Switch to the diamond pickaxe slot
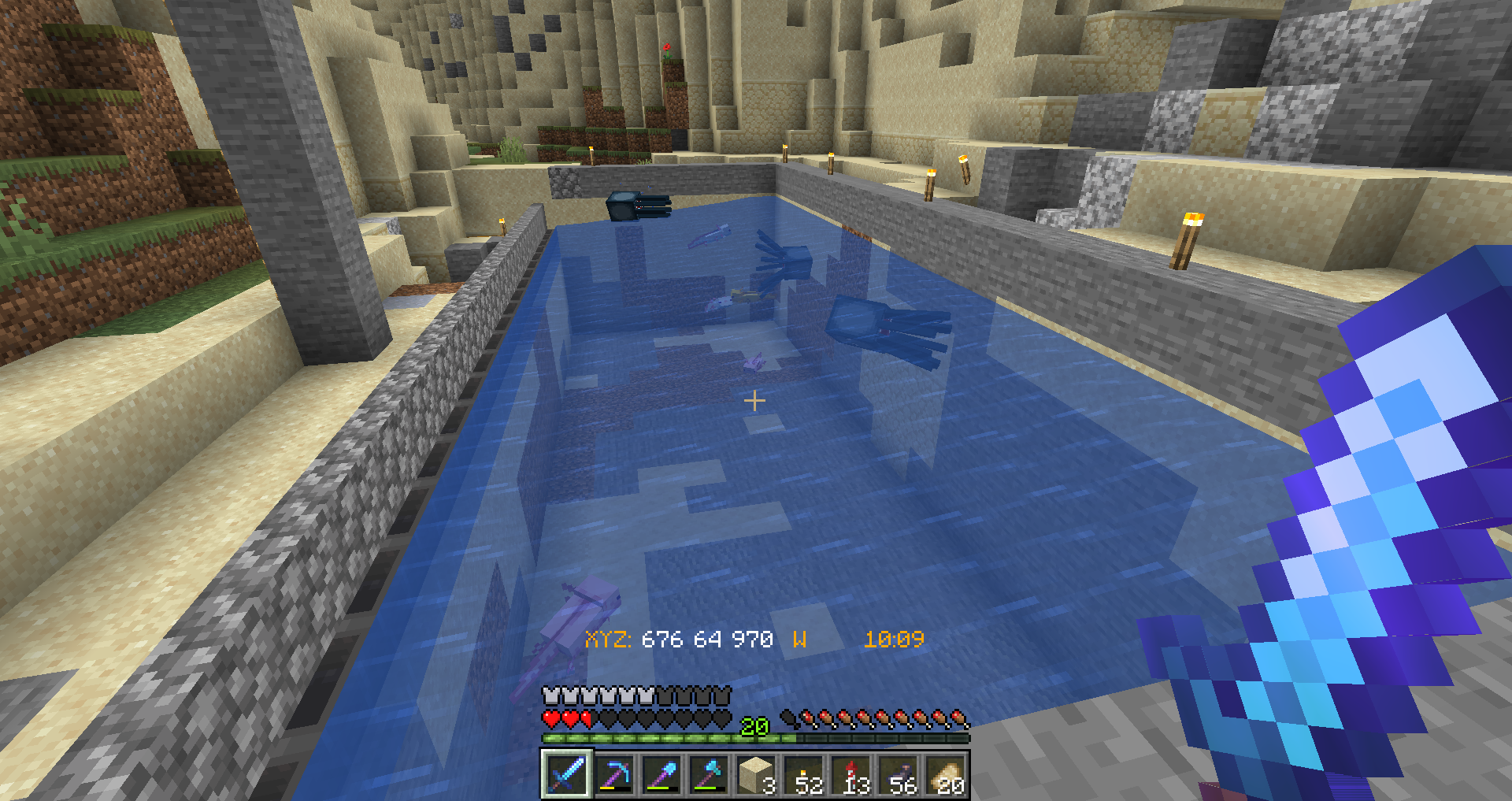Viewport: 1512px width, 801px height. click(x=614, y=774)
